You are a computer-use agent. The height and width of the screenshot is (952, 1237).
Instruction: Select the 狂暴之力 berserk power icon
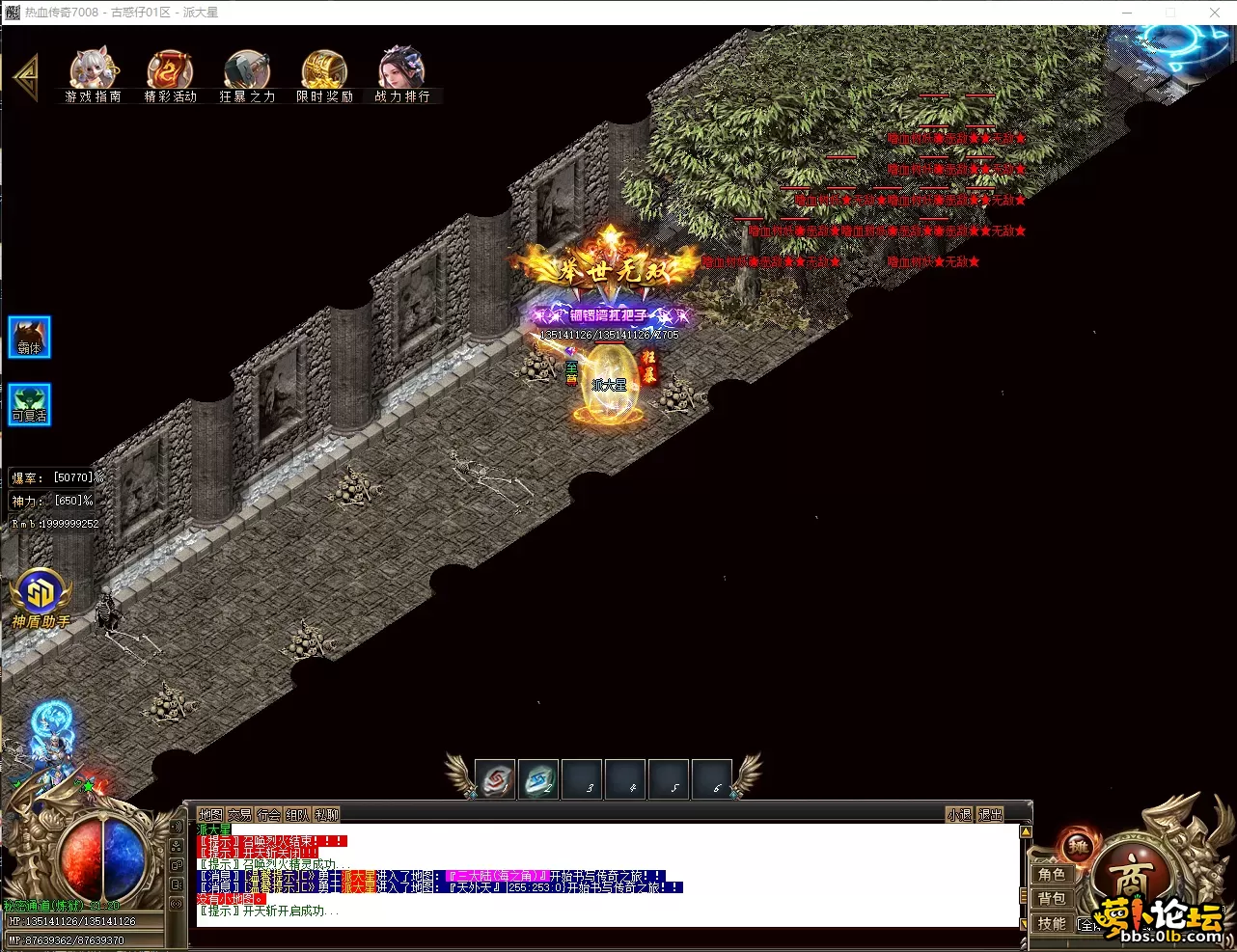click(x=247, y=74)
